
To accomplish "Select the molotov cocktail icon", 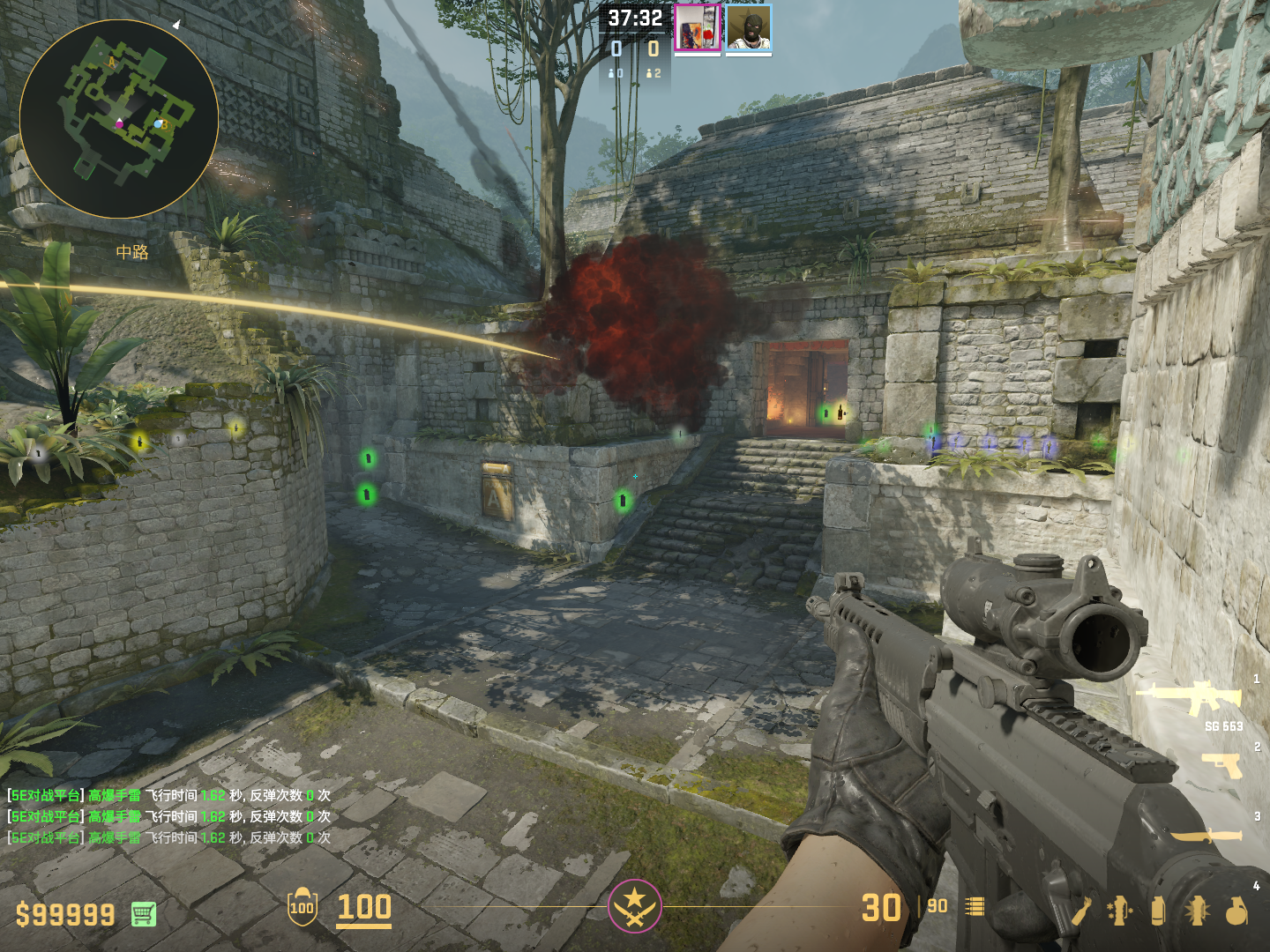I will coord(1081,911).
